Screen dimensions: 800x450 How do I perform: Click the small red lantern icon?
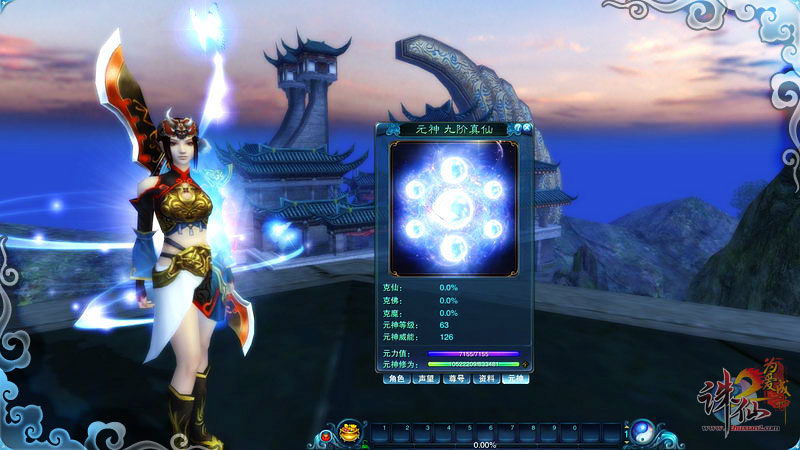pyautogui.click(x=324, y=438)
